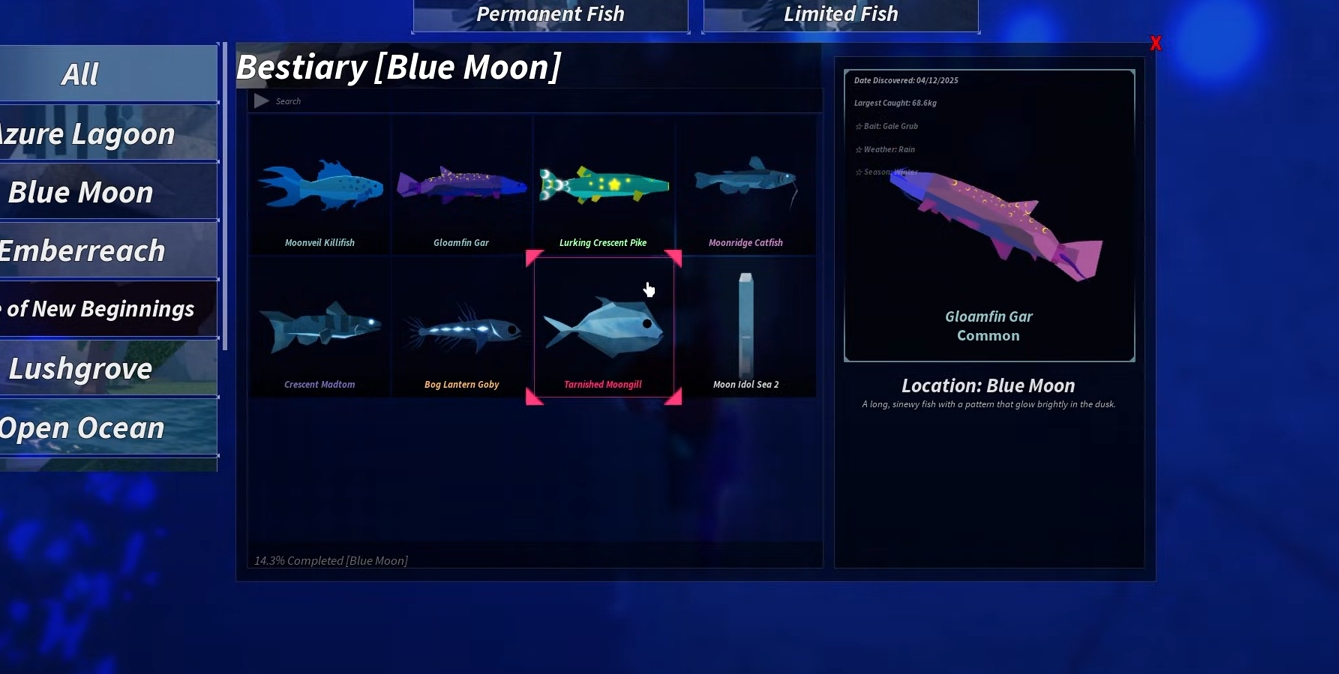View the Moon Idol Sea 2 entry
This screenshot has height=674, width=1339.
(x=745, y=329)
